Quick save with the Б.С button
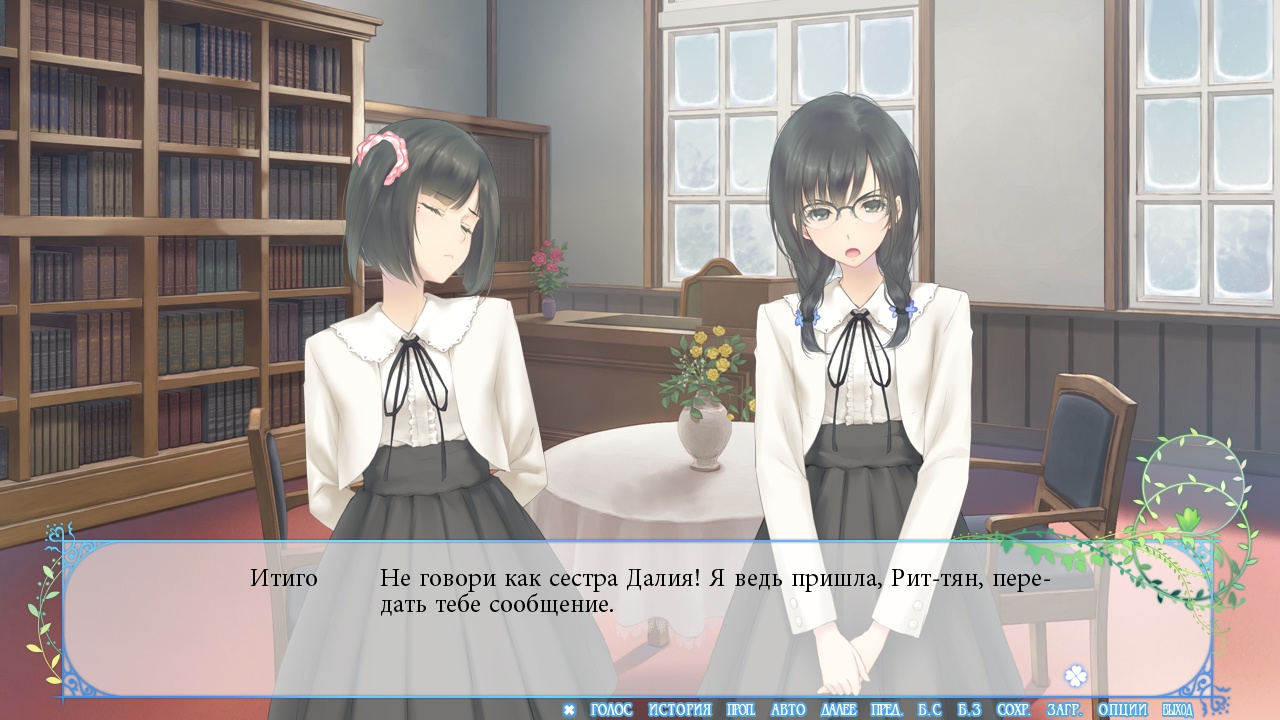Viewport: 1280px width, 720px height. [930, 710]
